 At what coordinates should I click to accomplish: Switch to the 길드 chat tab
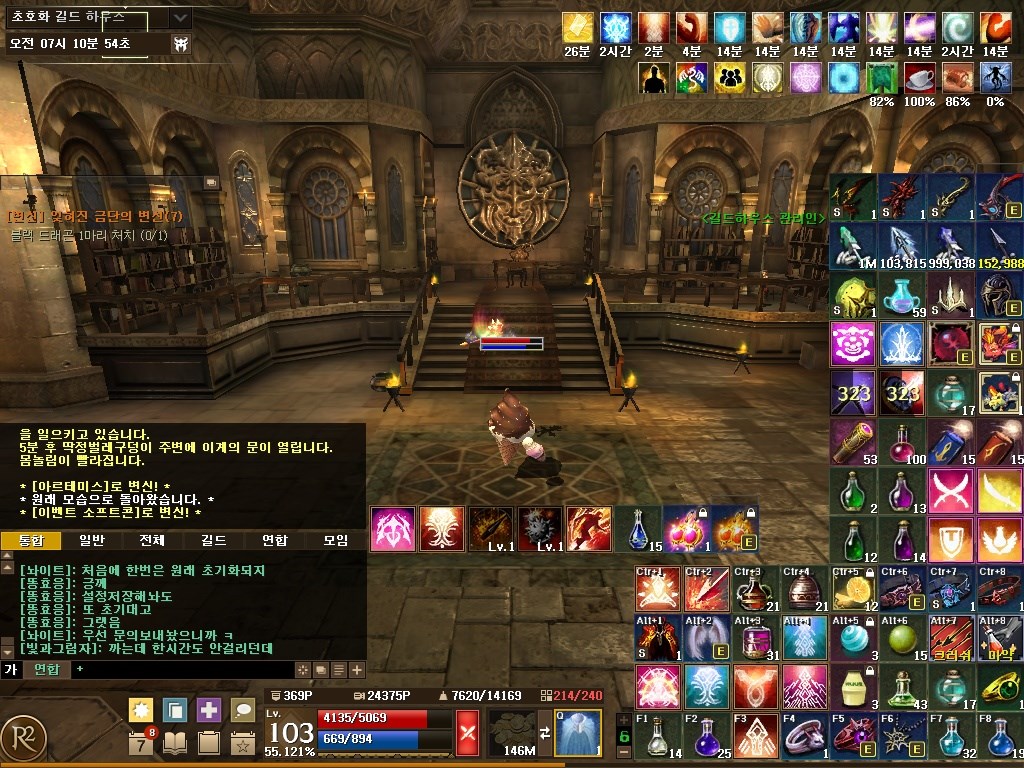213,540
